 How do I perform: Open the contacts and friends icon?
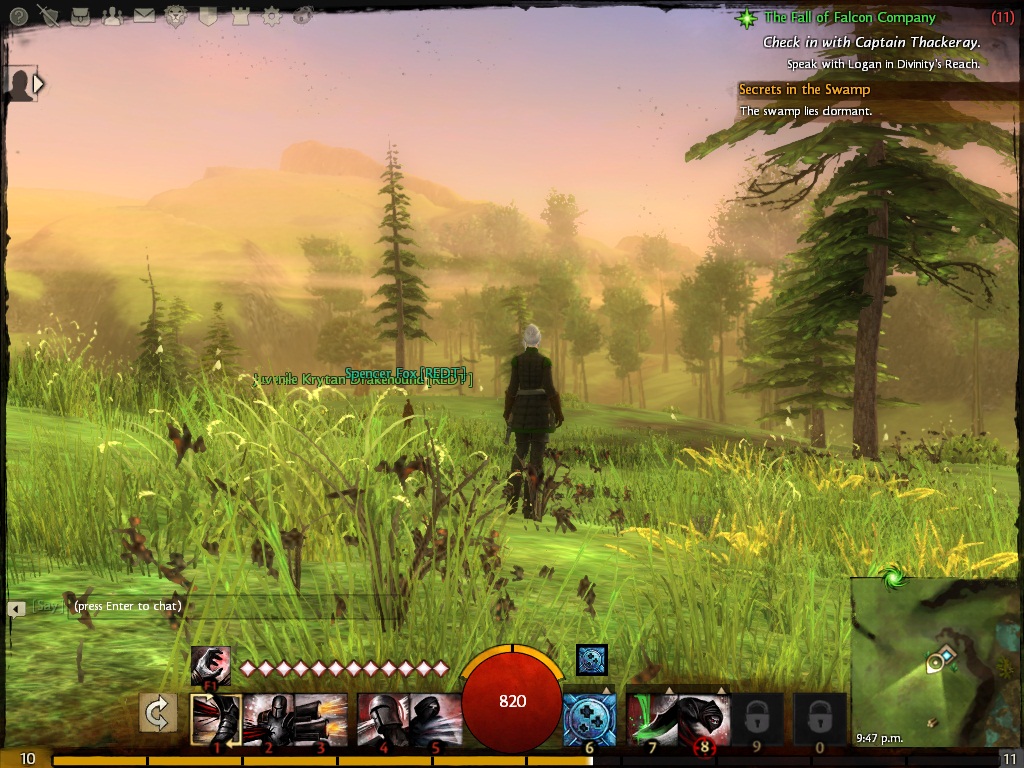[x=112, y=15]
